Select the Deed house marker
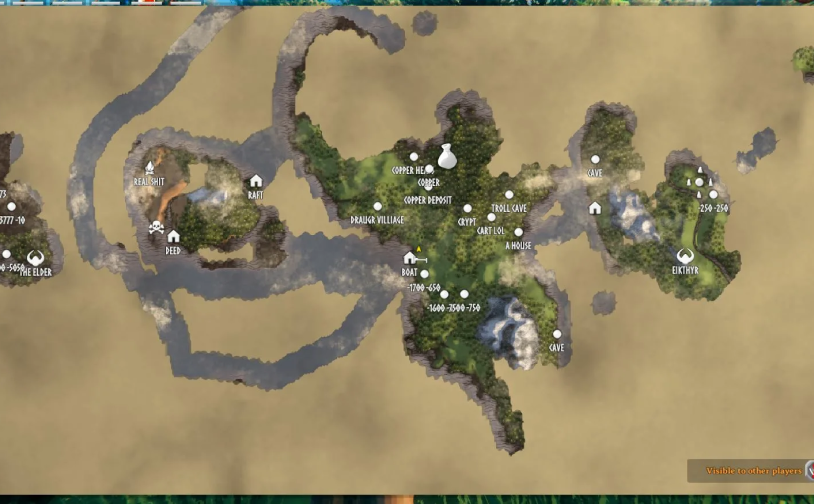This screenshot has width=814, height=504. (173, 237)
